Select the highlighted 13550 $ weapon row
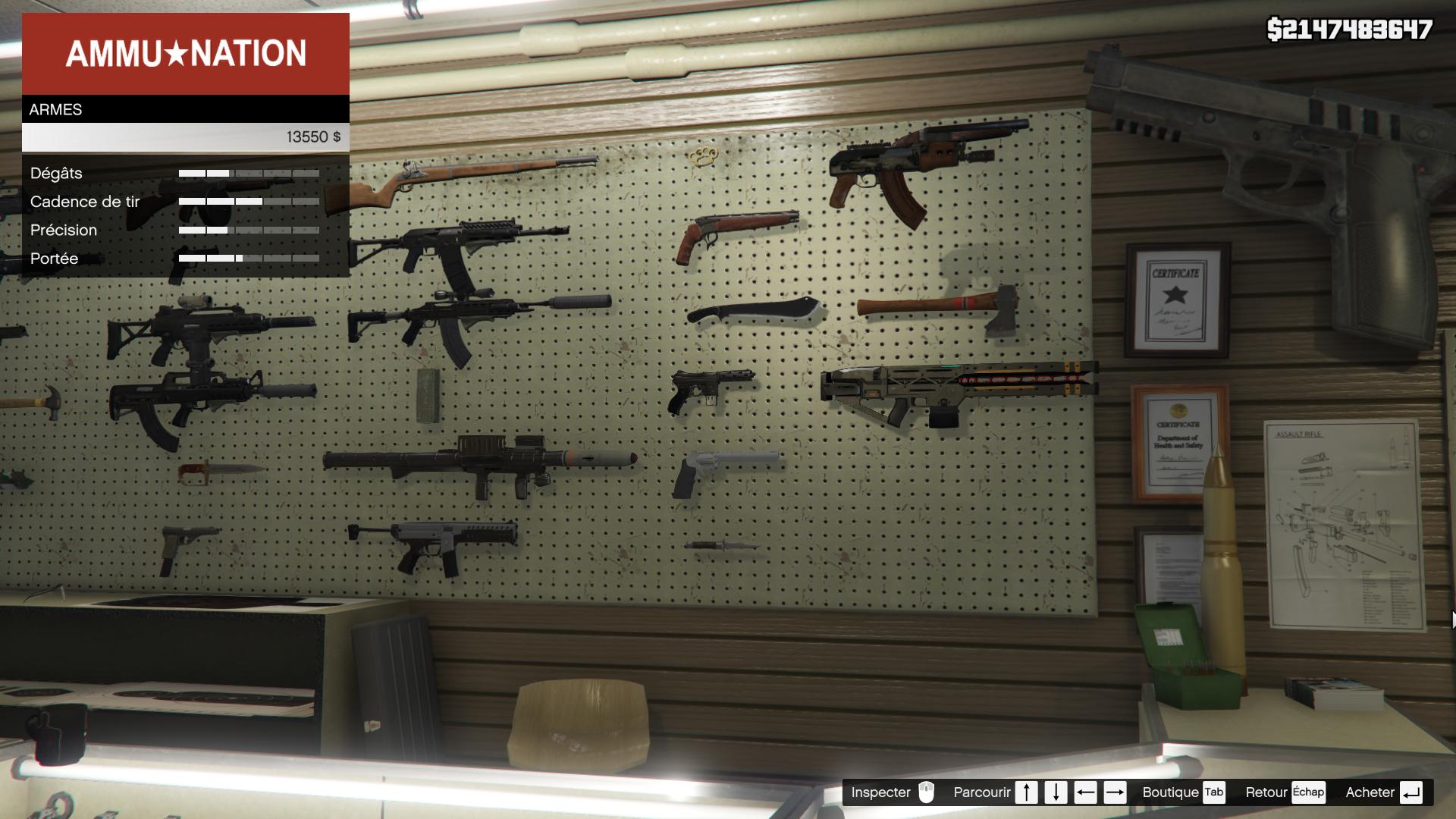The width and height of the screenshot is (1456, 819). [186, 137]
